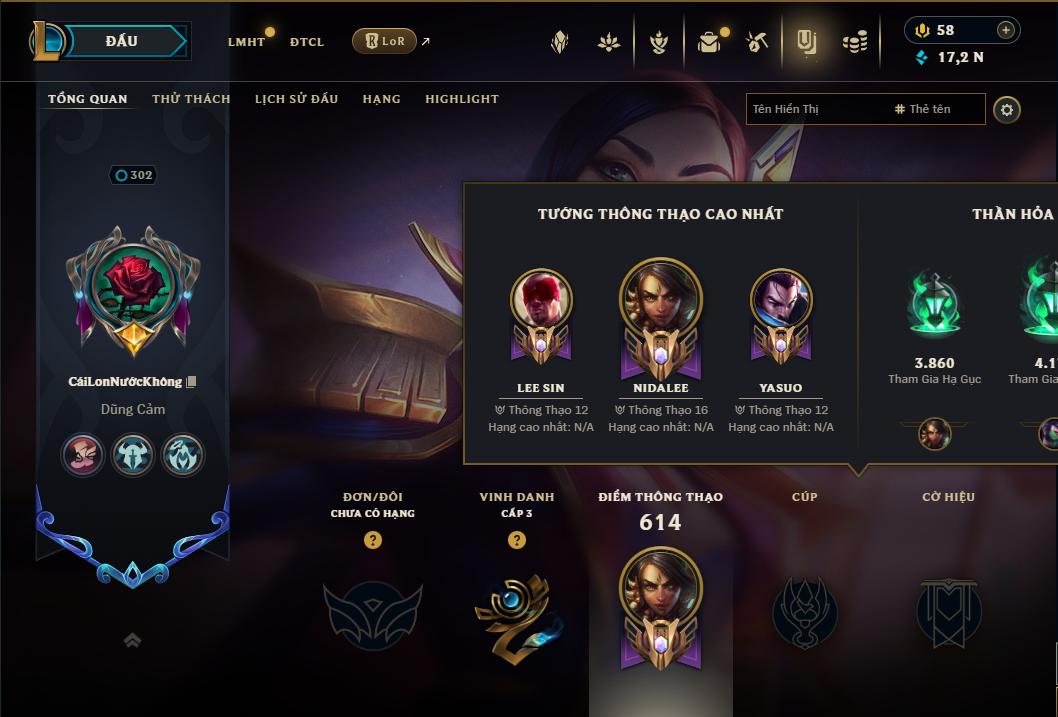Open the Highlight tab
This screenshot has height=717, width=1058.
pyautogui.click(x=462, y=99)
